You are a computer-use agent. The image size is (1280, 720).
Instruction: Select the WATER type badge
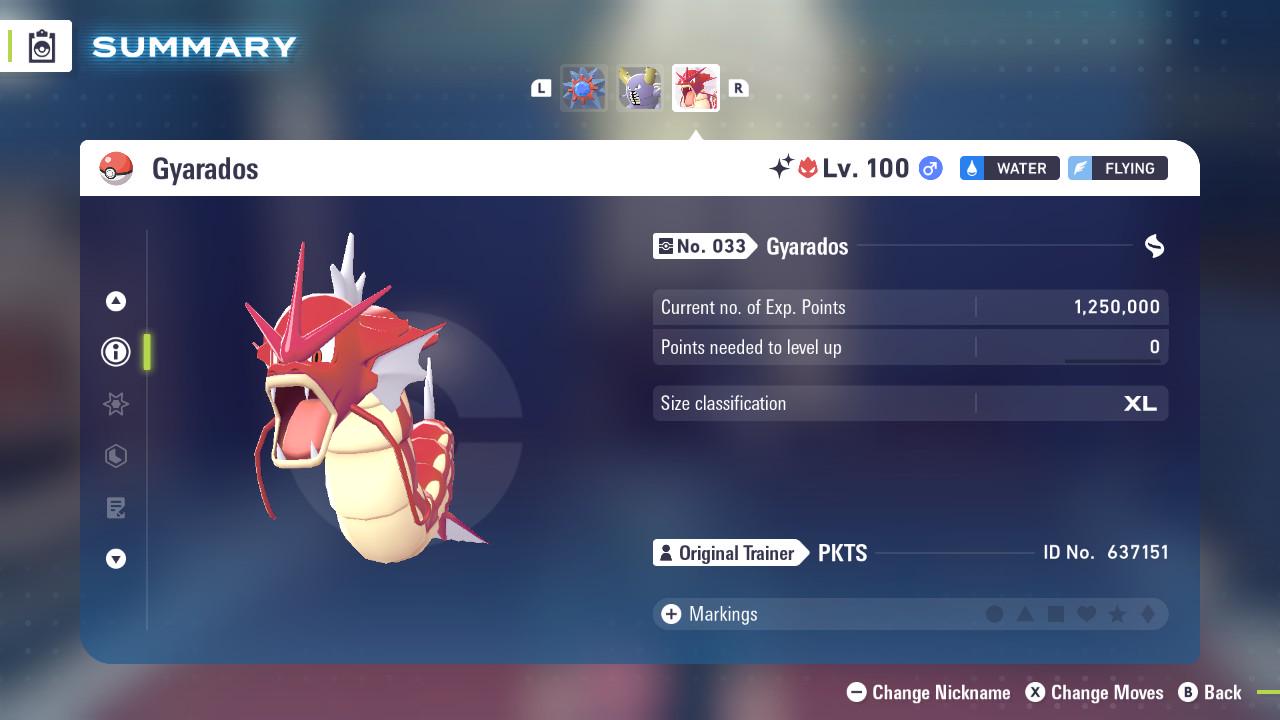[1009, 168]
